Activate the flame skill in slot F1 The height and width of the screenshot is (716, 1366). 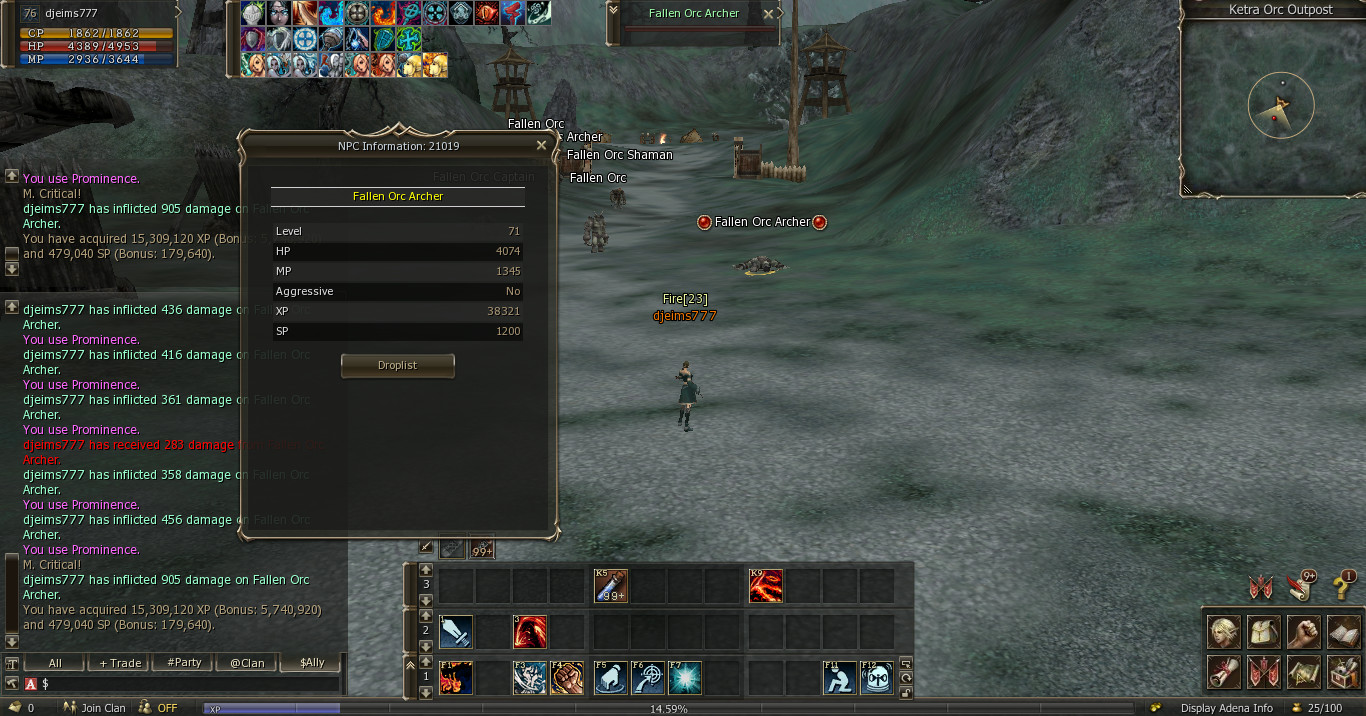(x=456, y=677)
